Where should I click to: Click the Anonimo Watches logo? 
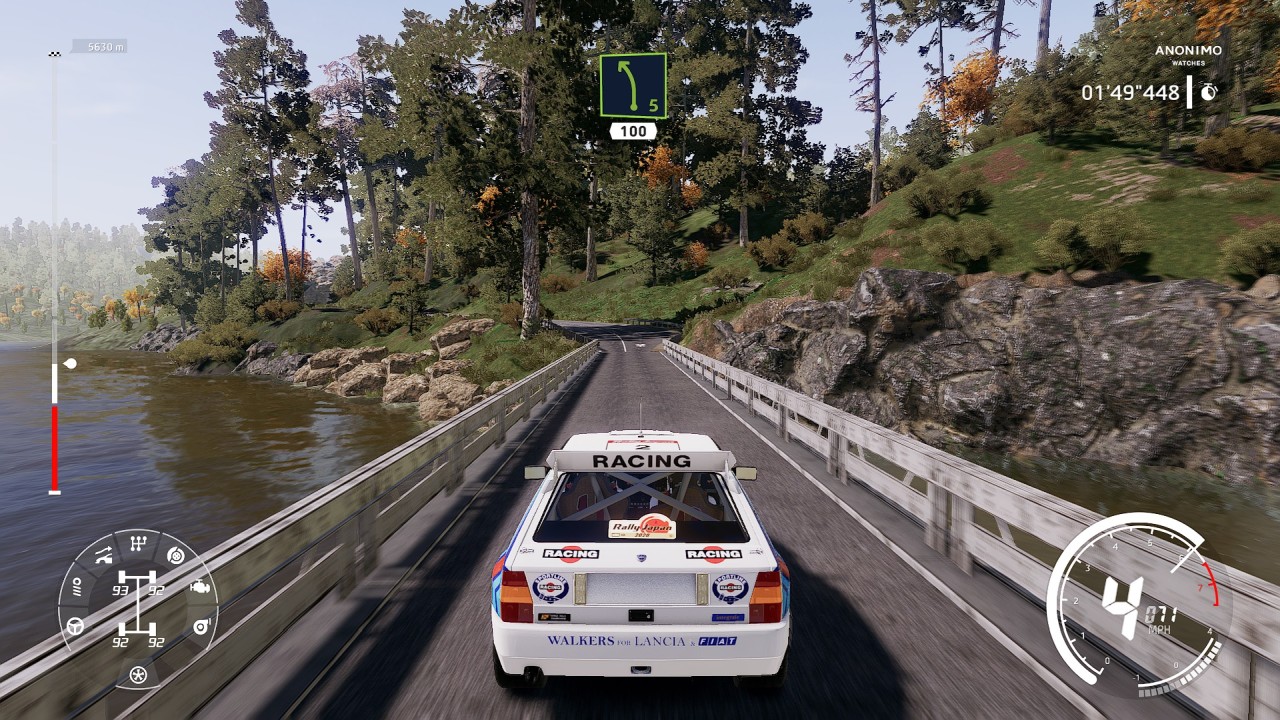1187,55
